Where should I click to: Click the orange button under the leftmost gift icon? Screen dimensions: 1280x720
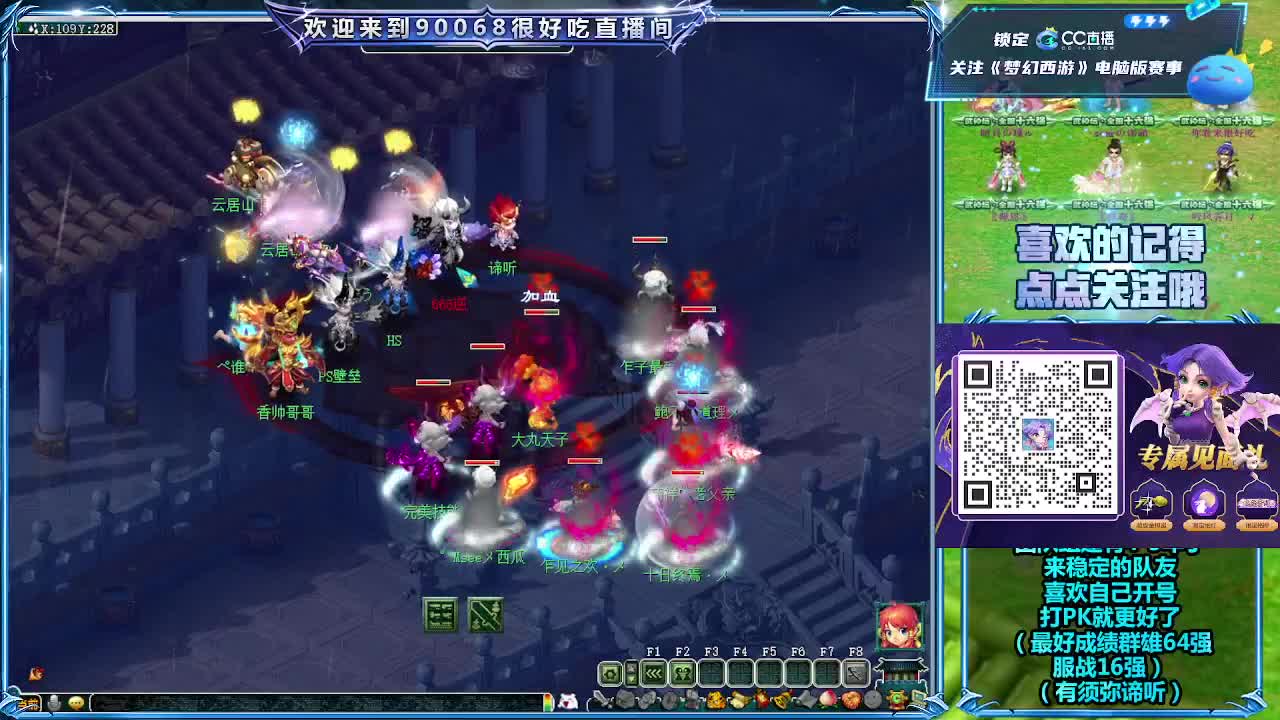[x=1152, y=525]
